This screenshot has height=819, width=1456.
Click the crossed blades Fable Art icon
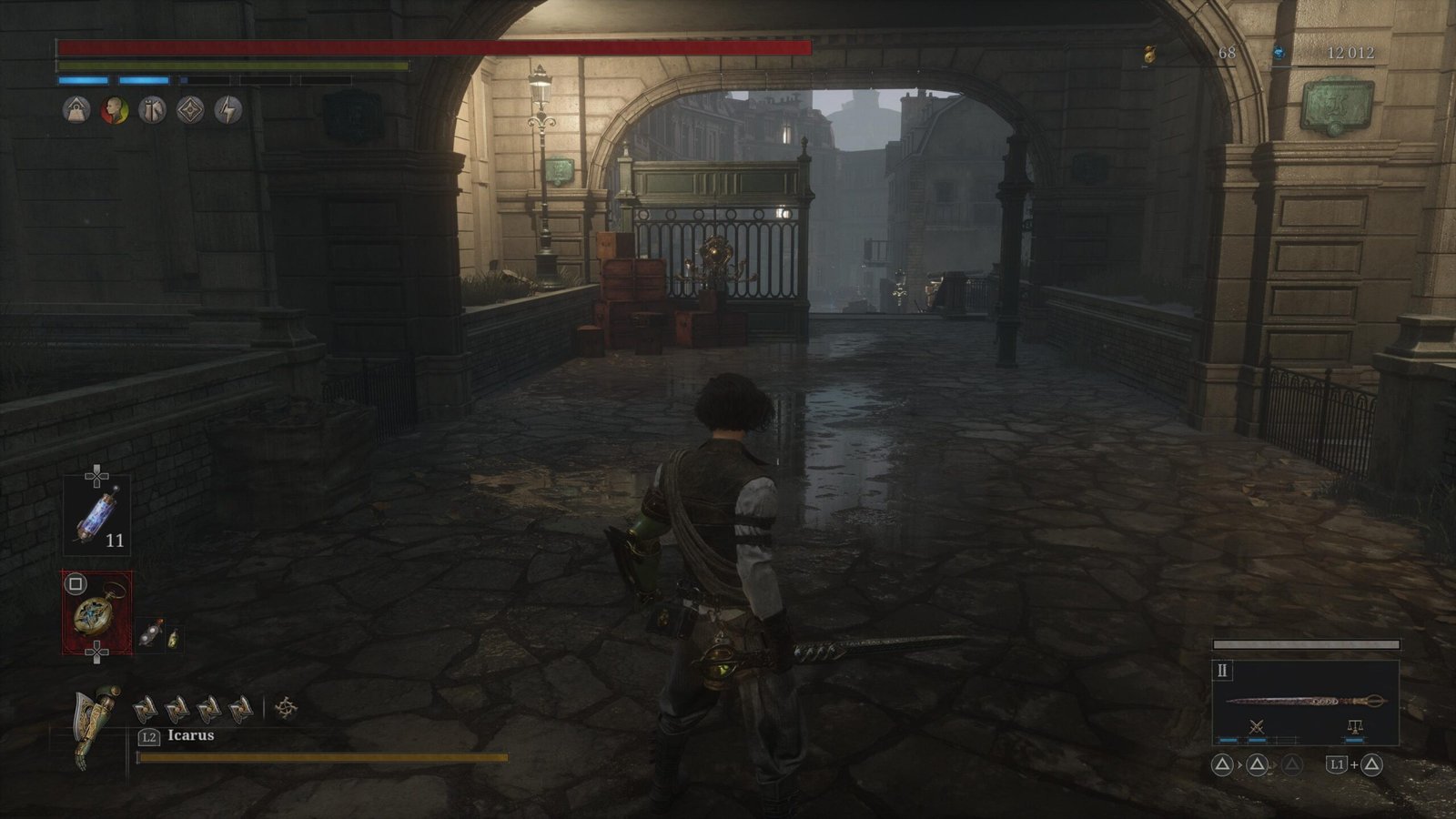pyautogui.click(x=1257, y=726)
